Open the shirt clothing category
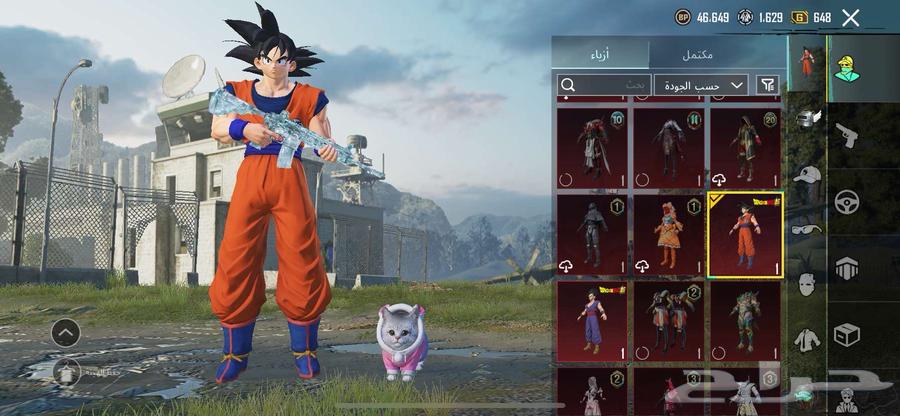The image size is (900, 416). click(x=806, y=340)
